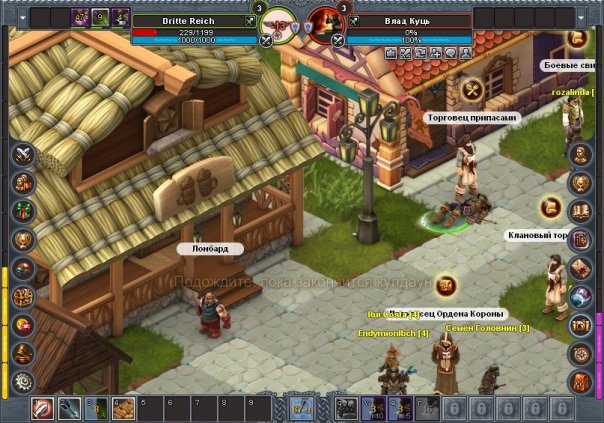Select the fourth hotbar slot crate item
The height and width of the screenshot is (423, 604).
tap(122, 408)
